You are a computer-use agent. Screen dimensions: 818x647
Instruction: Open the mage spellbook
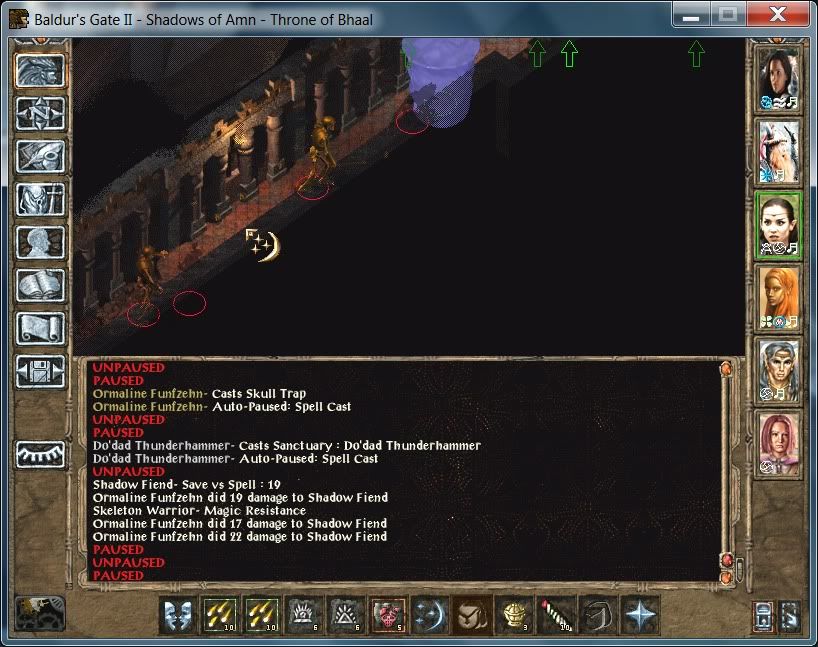pos(40,285)
